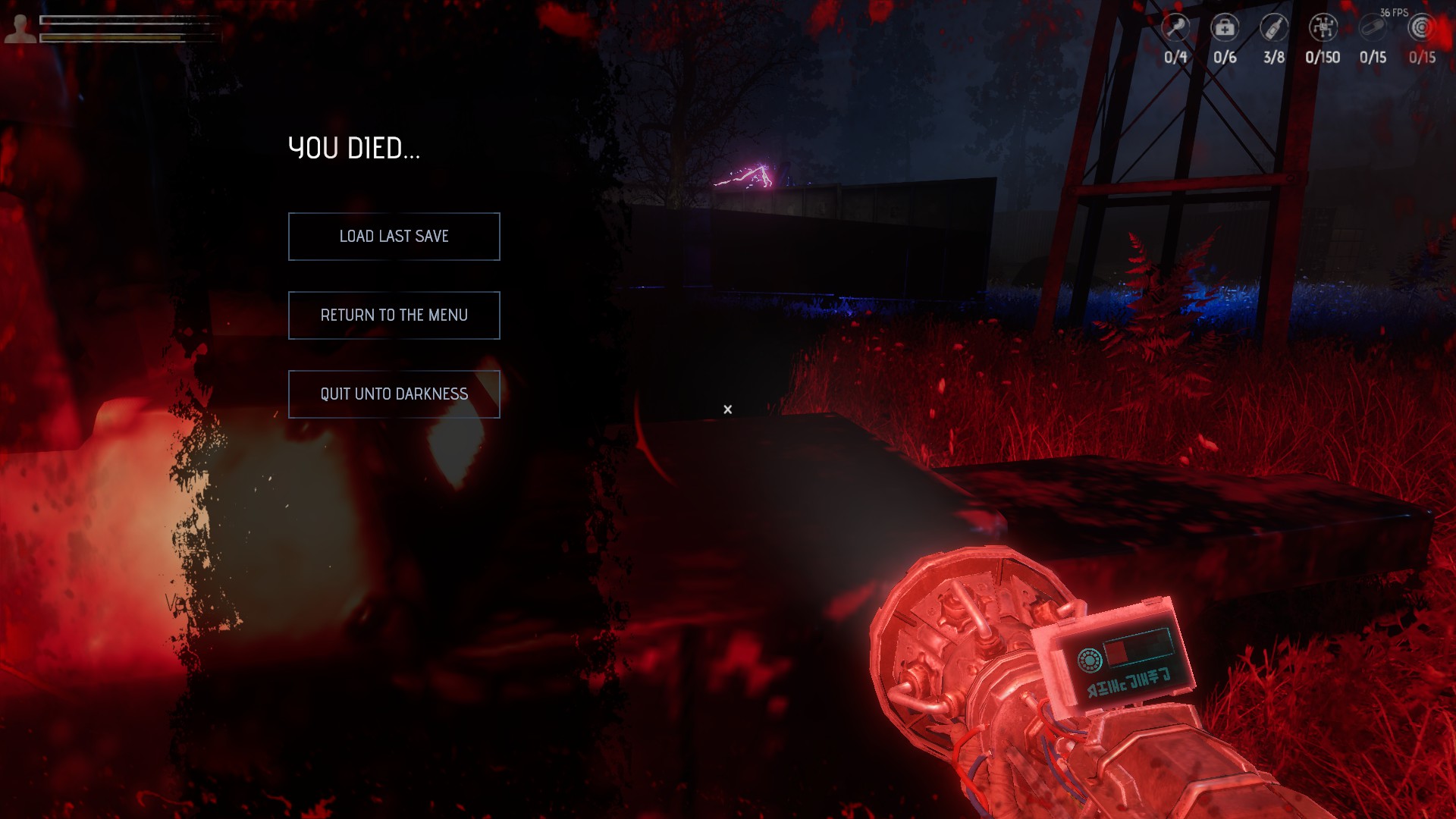
Task: Return to the menu
Action: [x=394, y=315]
